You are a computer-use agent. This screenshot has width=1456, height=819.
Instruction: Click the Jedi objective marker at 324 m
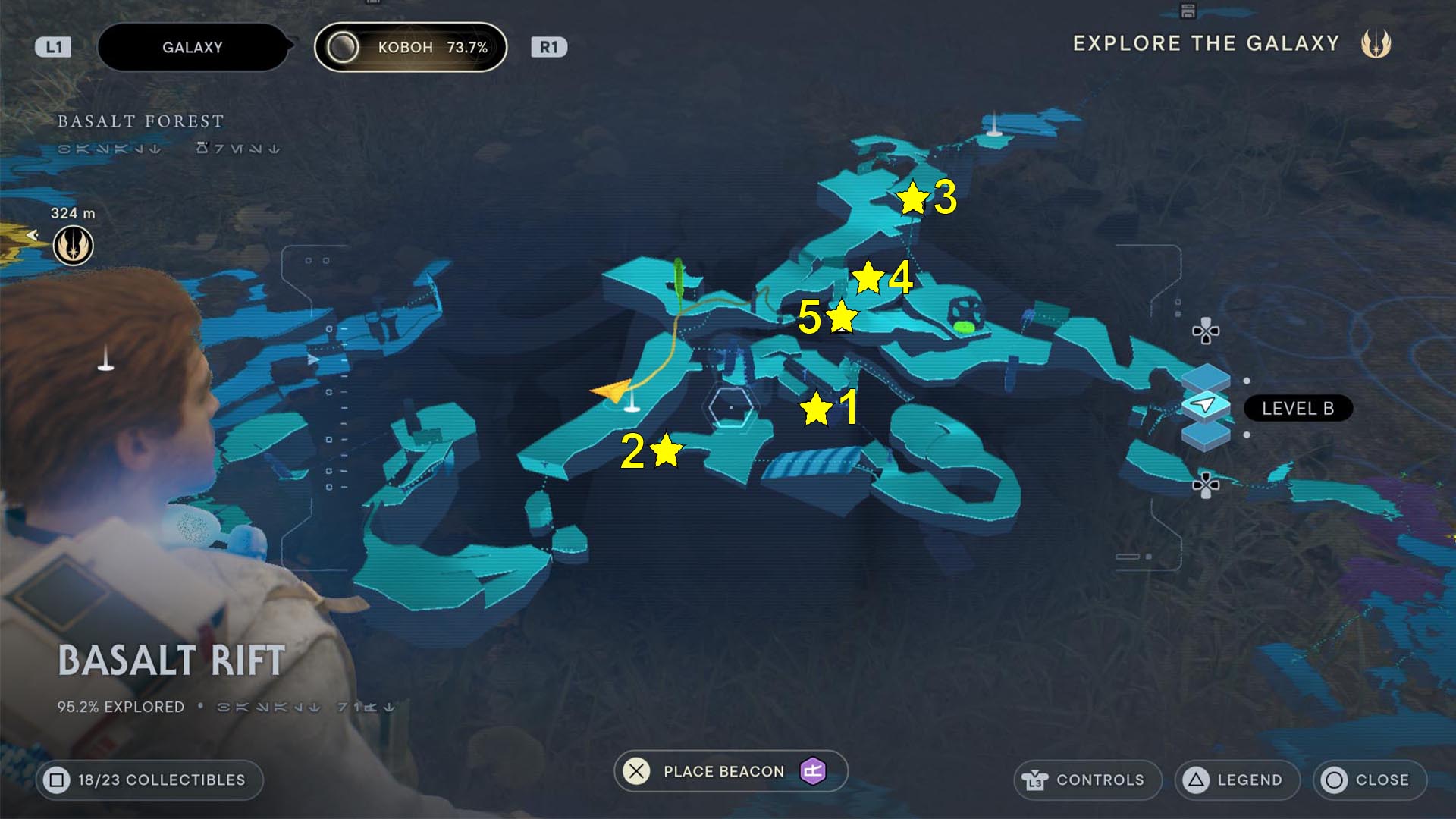(x=73, y=246)
